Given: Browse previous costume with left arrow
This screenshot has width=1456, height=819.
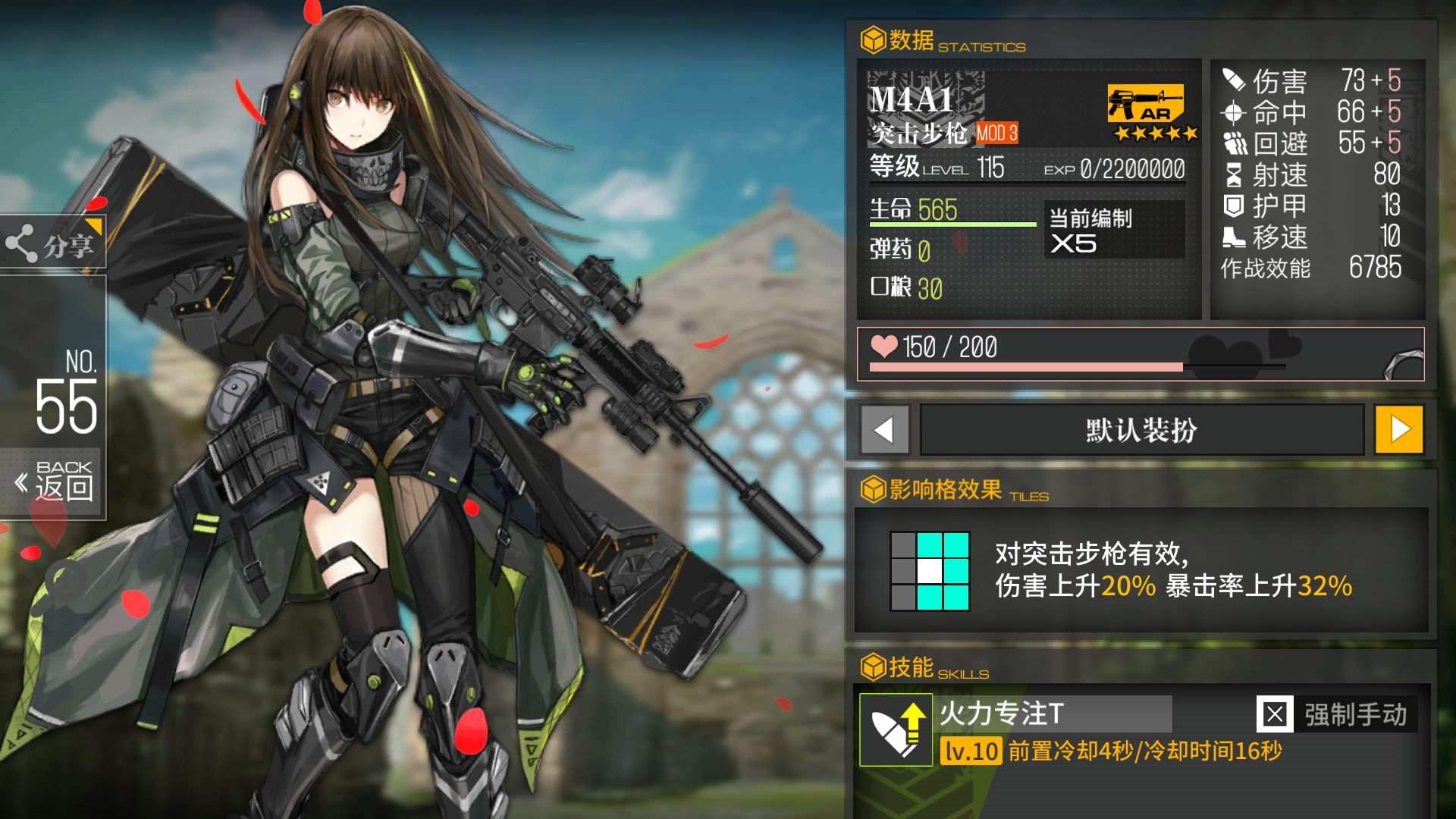Looking at the screenshot, I should 884,429.
